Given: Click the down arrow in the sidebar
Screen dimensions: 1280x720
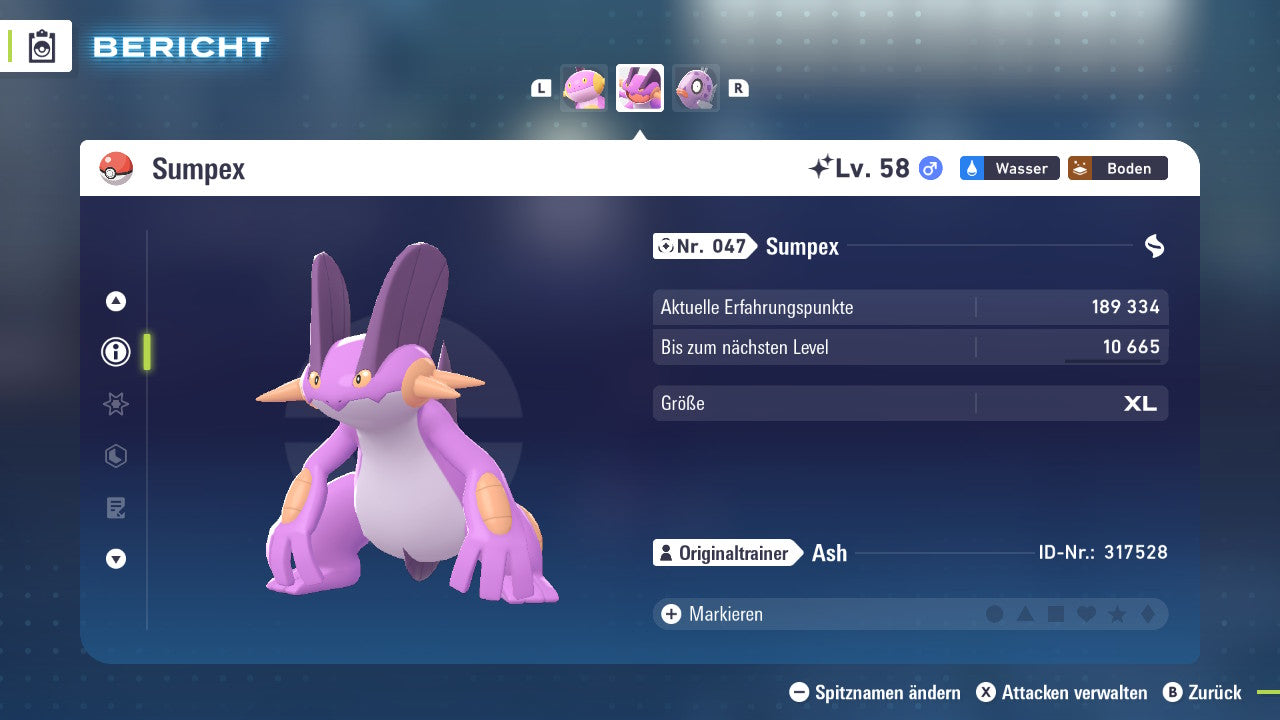Looking at the screenshot, I should click(x=115, y=560).
